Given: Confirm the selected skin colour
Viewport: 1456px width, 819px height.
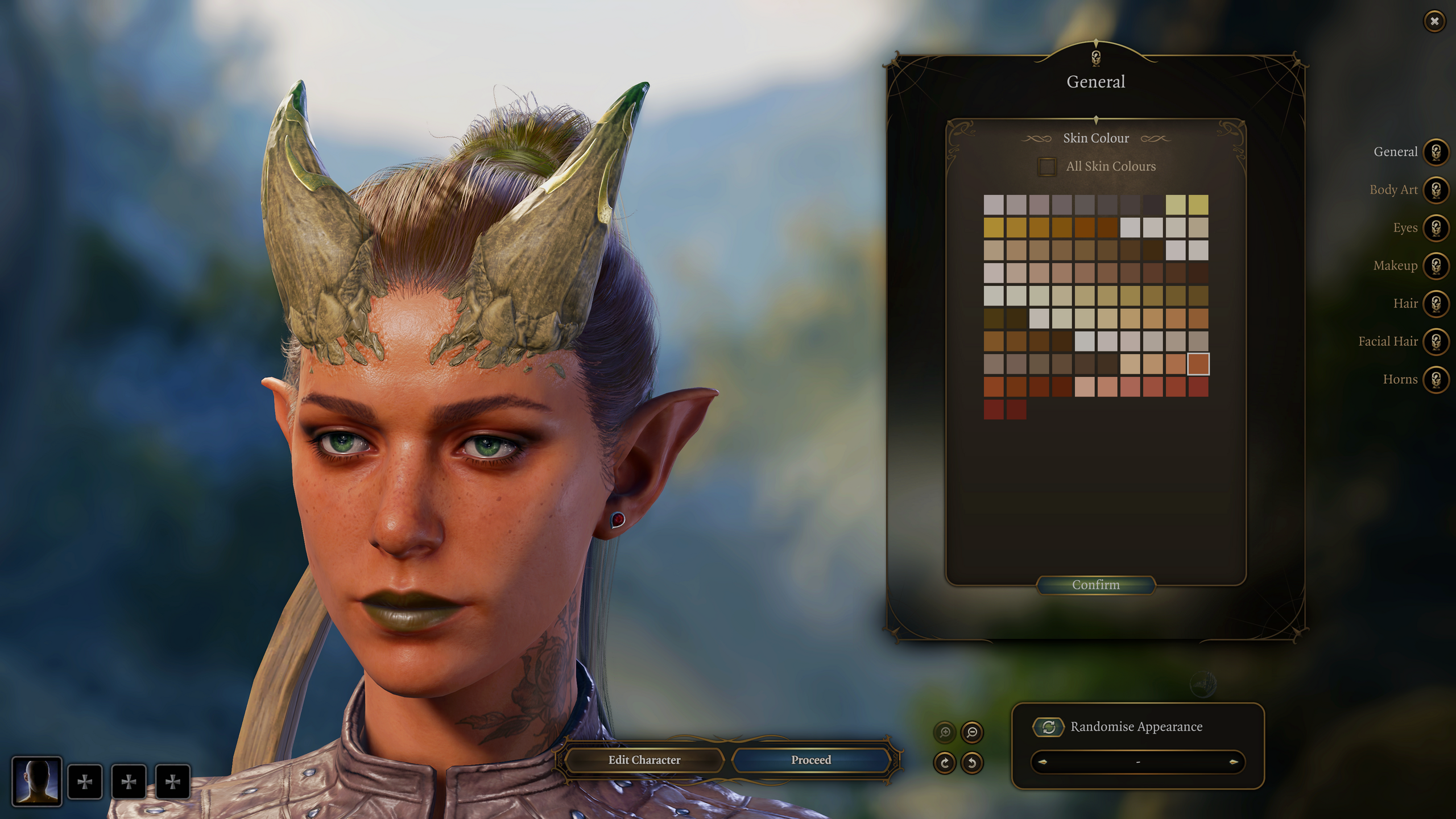Looking at the screenshot, I should pyautogui.click(x=1095, y=585).
